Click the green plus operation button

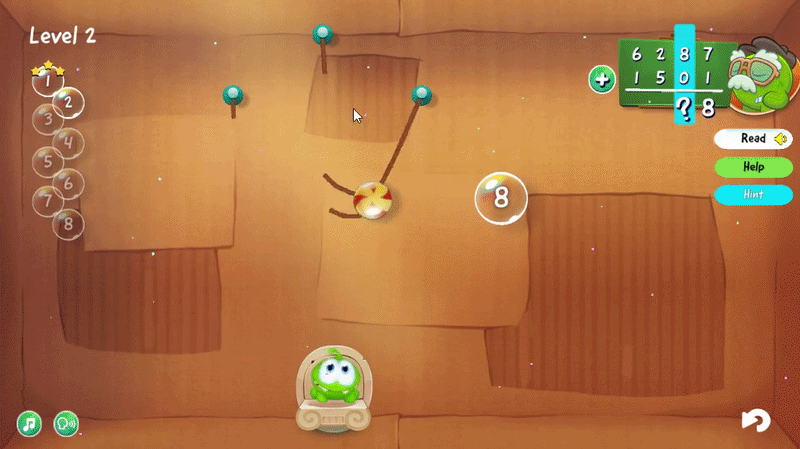coord(602,80)
